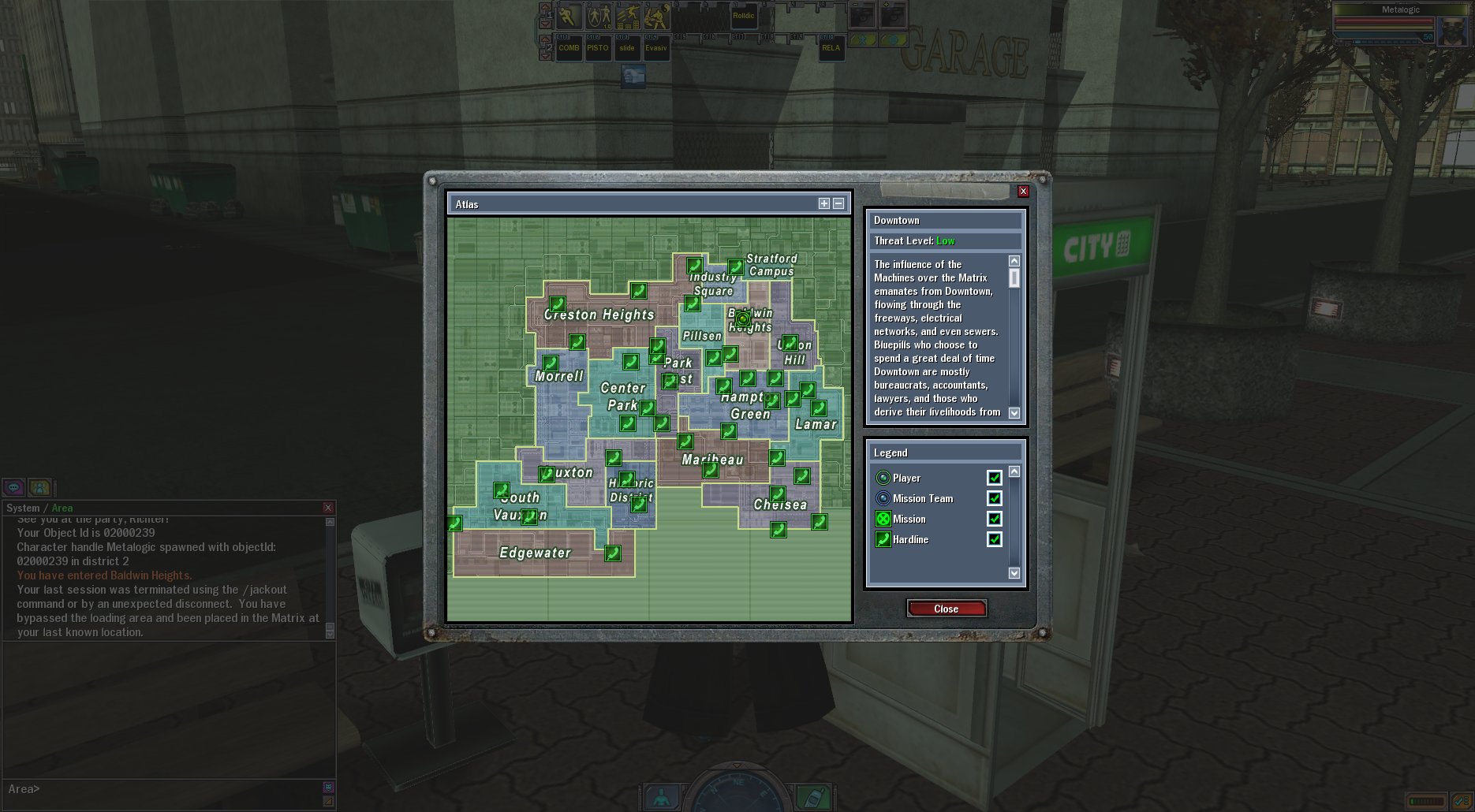
Task: Open the speech bubble chat button
Action: 14,487
